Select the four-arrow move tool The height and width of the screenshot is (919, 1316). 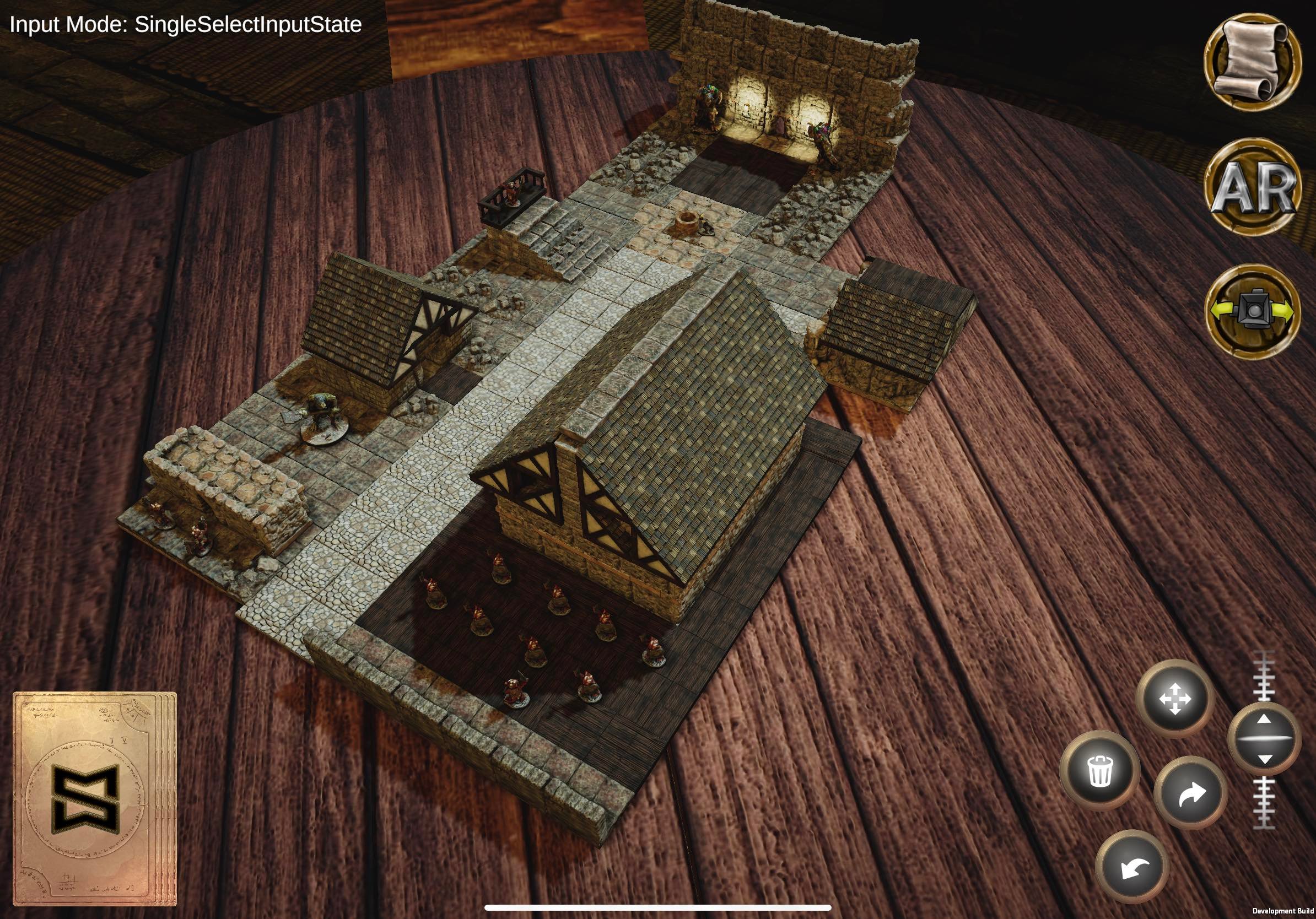tap(1175, 699)
